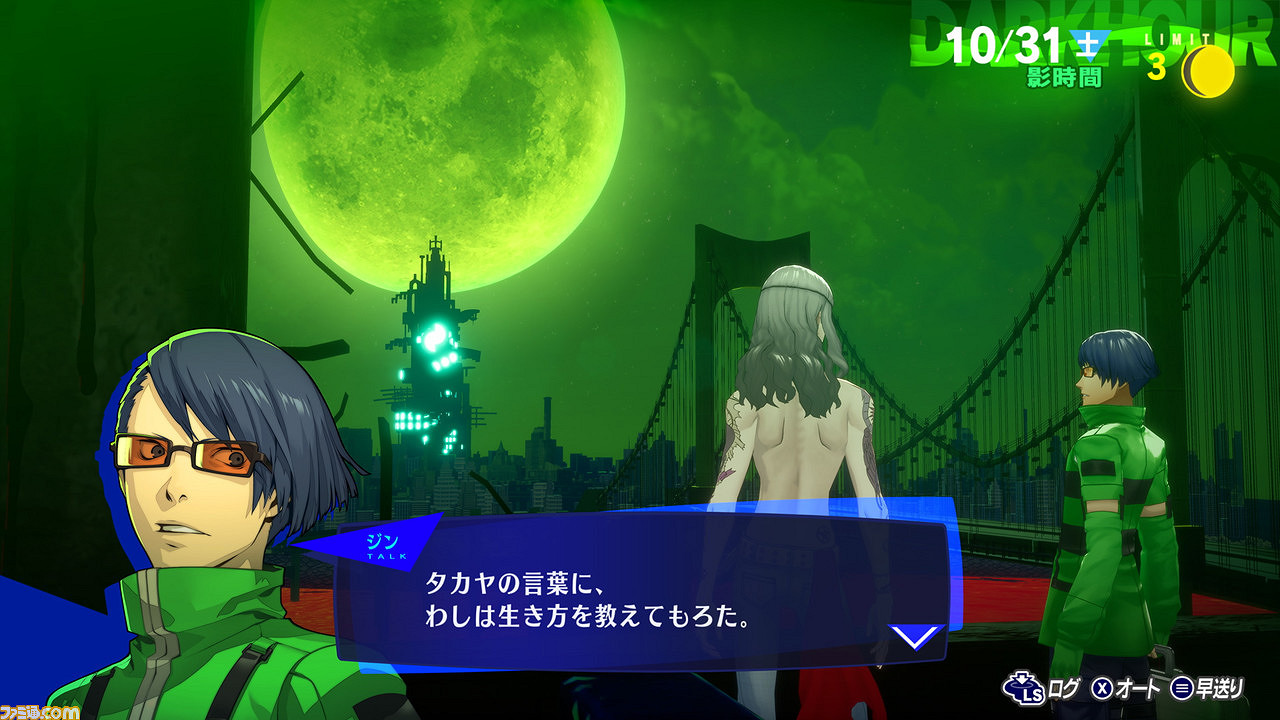The height and width of the screenshot is (720, 1280).
Task: Click the 影時間 status indicator
Action: tap(1063, 75)
